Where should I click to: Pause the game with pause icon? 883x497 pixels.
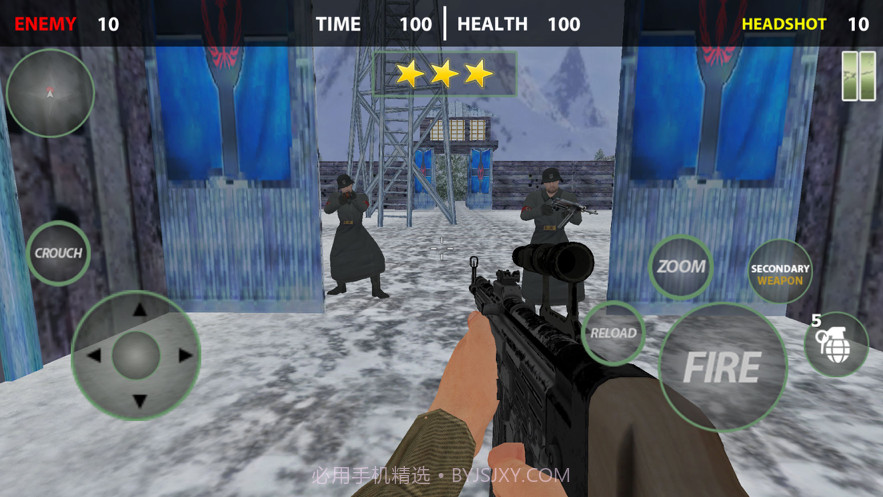857,75
